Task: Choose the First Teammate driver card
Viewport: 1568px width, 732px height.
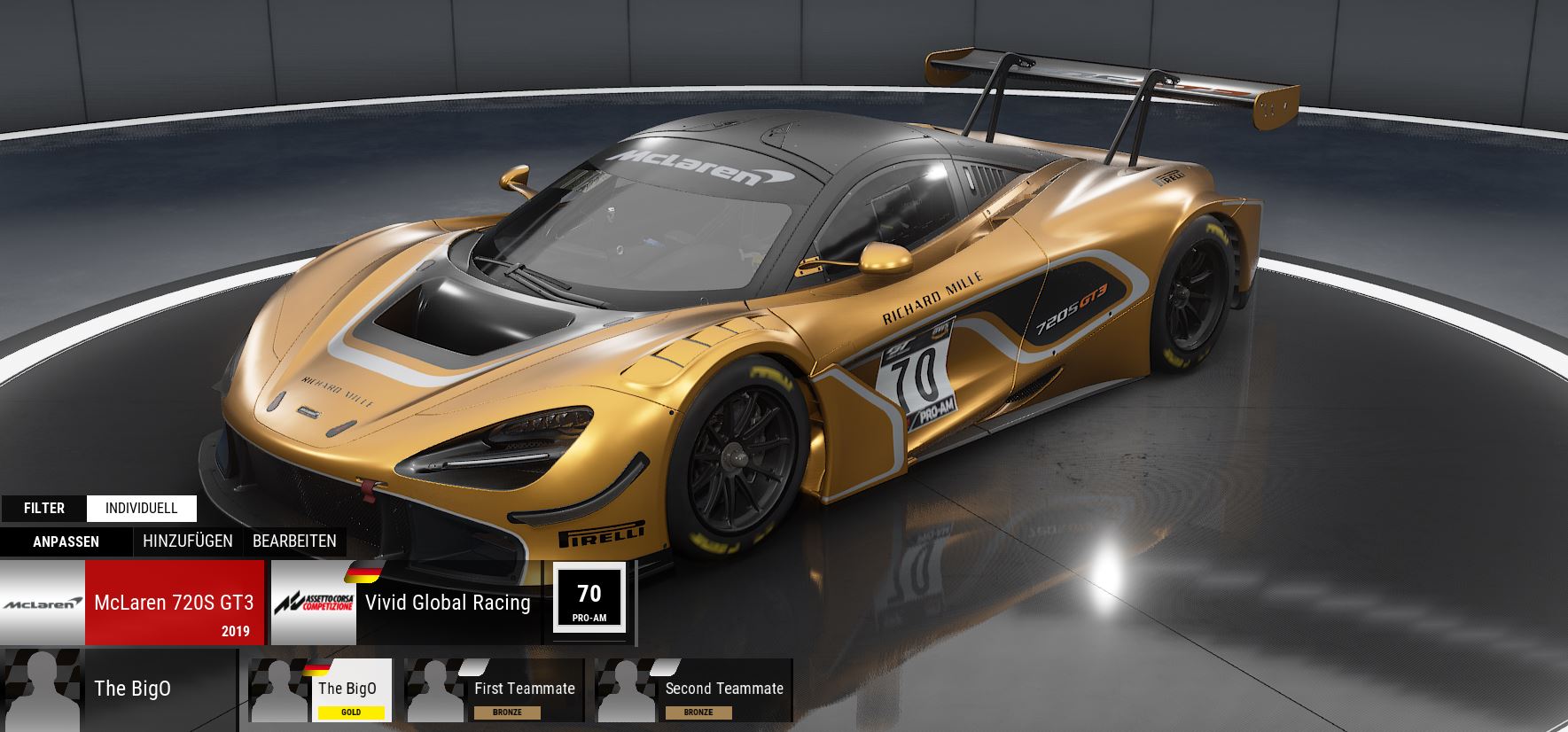Action: tap(495, 689)
